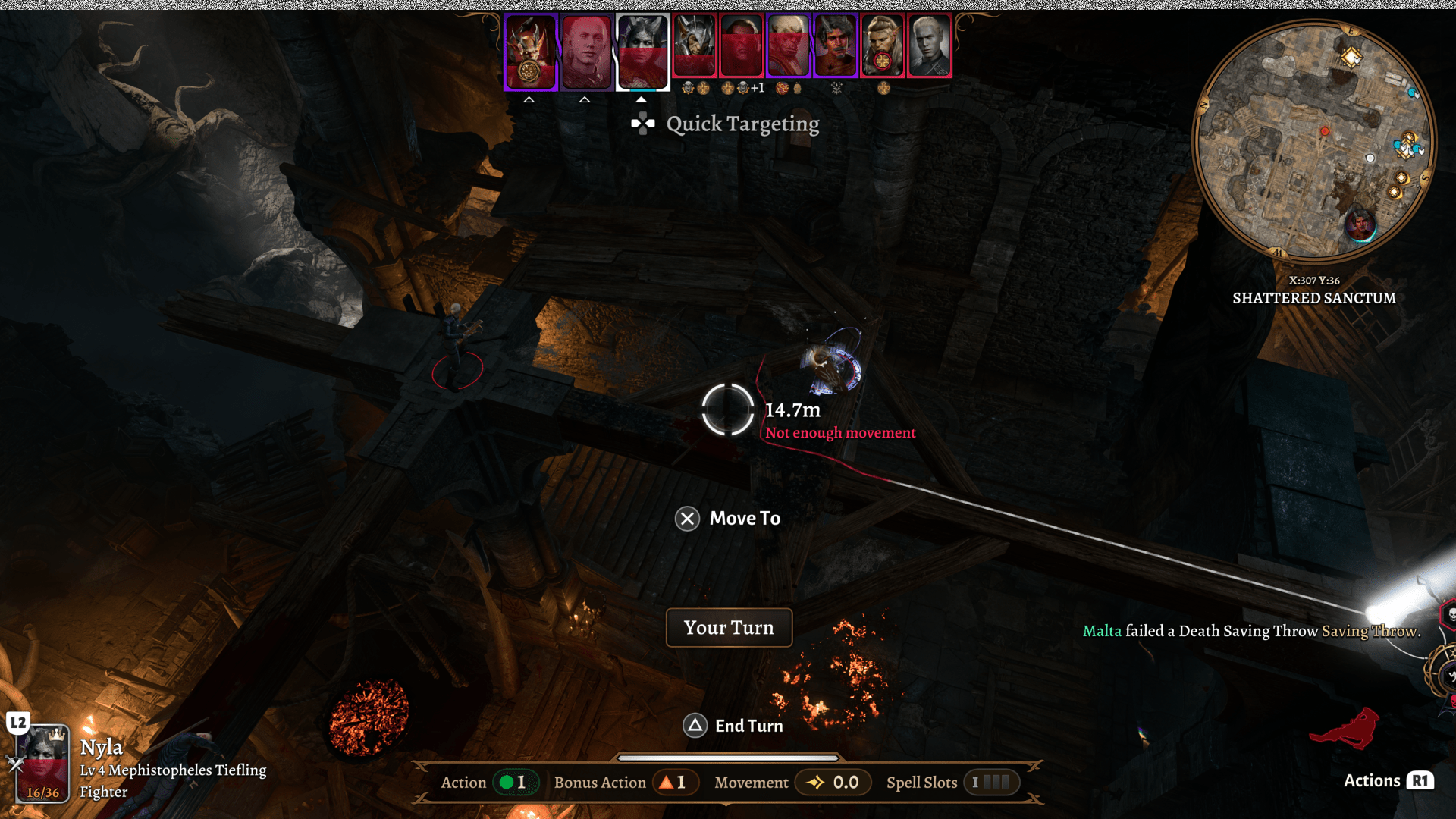Select the red enemy marker on minimap

(1325, 131)
